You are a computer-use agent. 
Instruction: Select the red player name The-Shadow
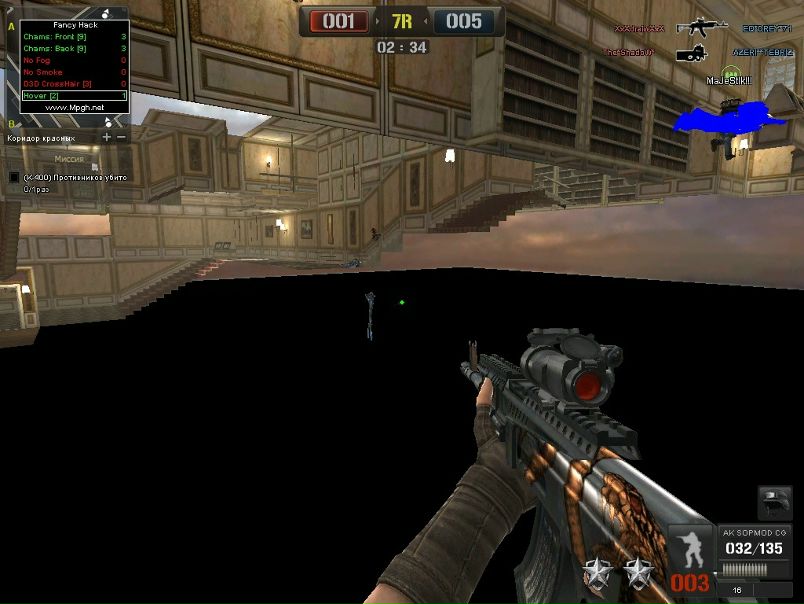tap(629, 52)
